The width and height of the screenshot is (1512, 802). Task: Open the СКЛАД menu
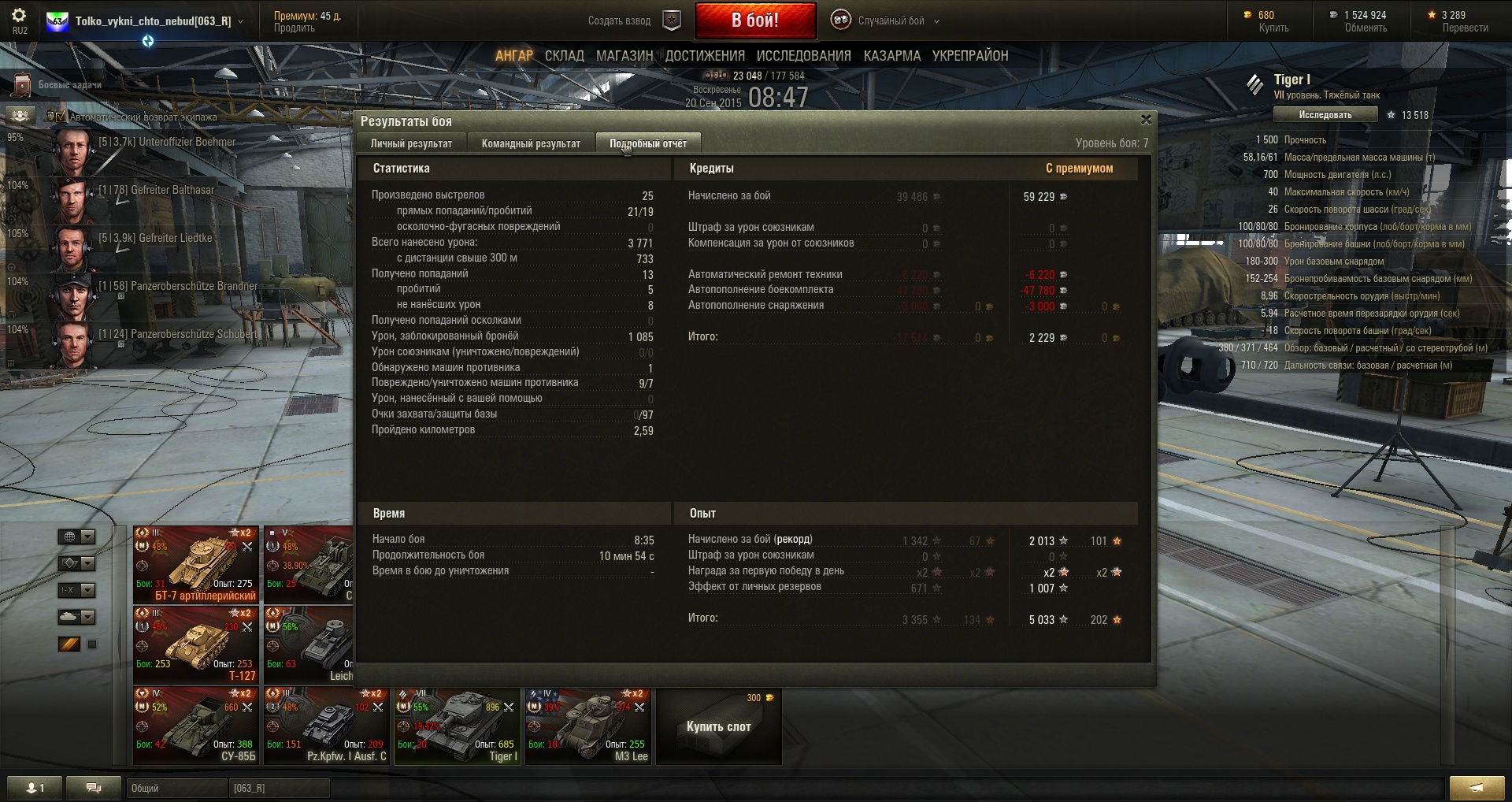[564, 56]
